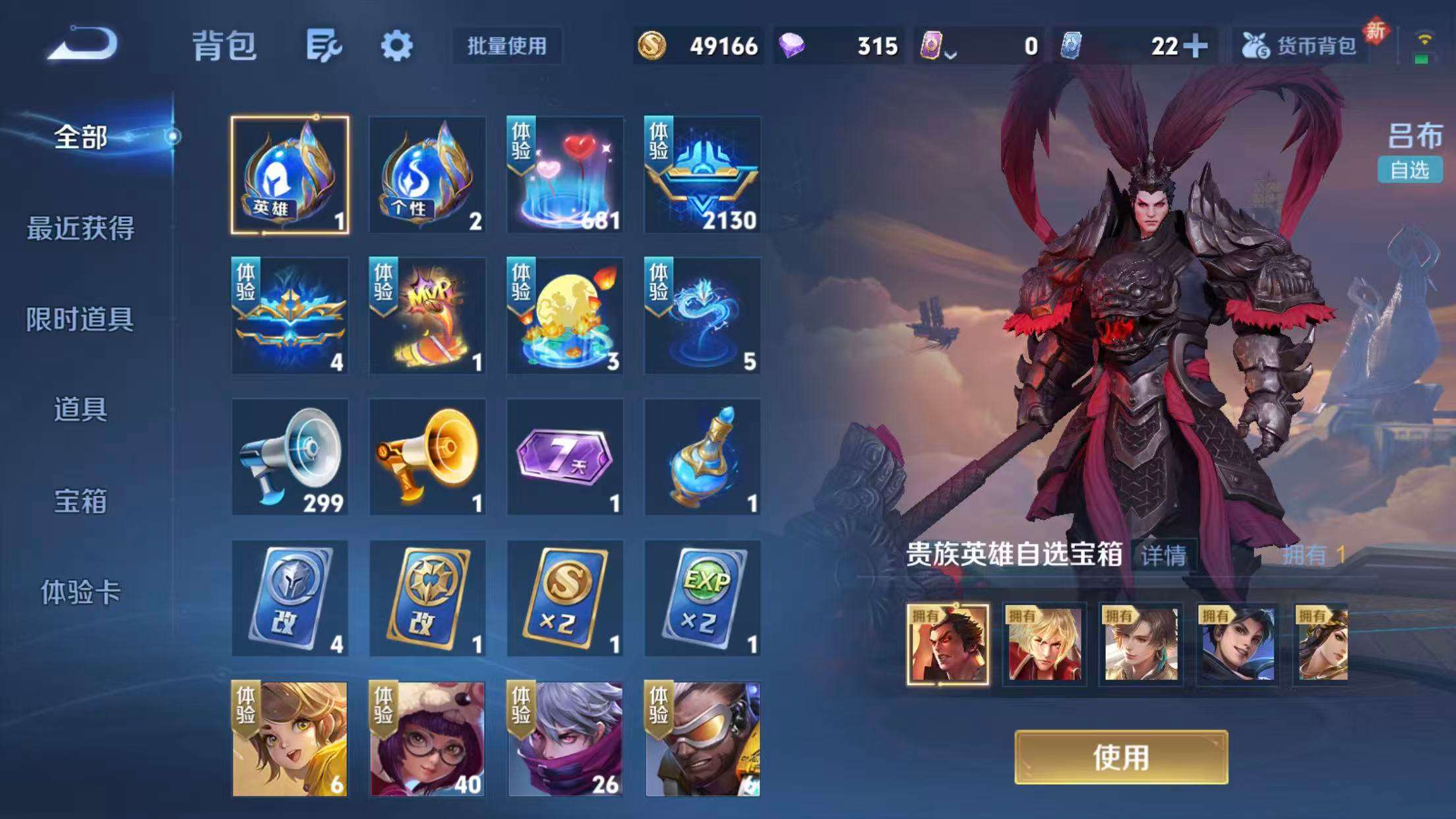
Task: Click the item tool/wrench icon beside 背包
Action: tap(322, 46)
